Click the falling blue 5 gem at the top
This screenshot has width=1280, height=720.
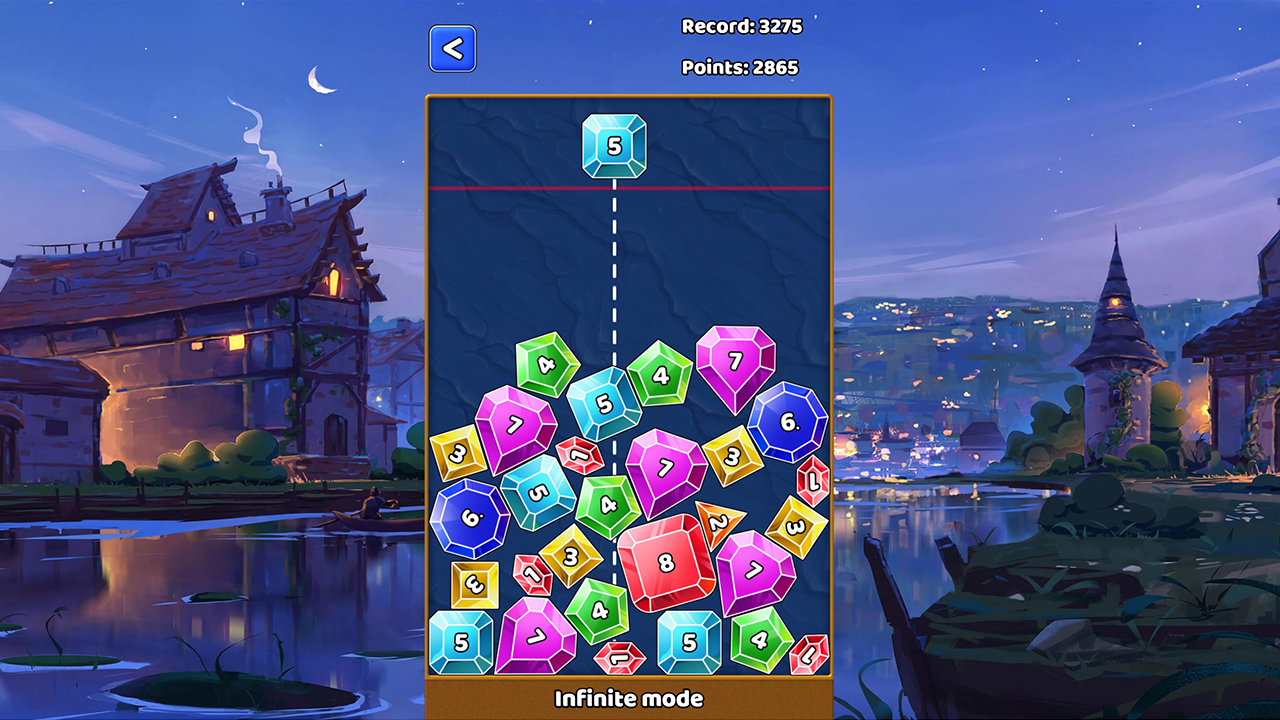coord(616,144)
